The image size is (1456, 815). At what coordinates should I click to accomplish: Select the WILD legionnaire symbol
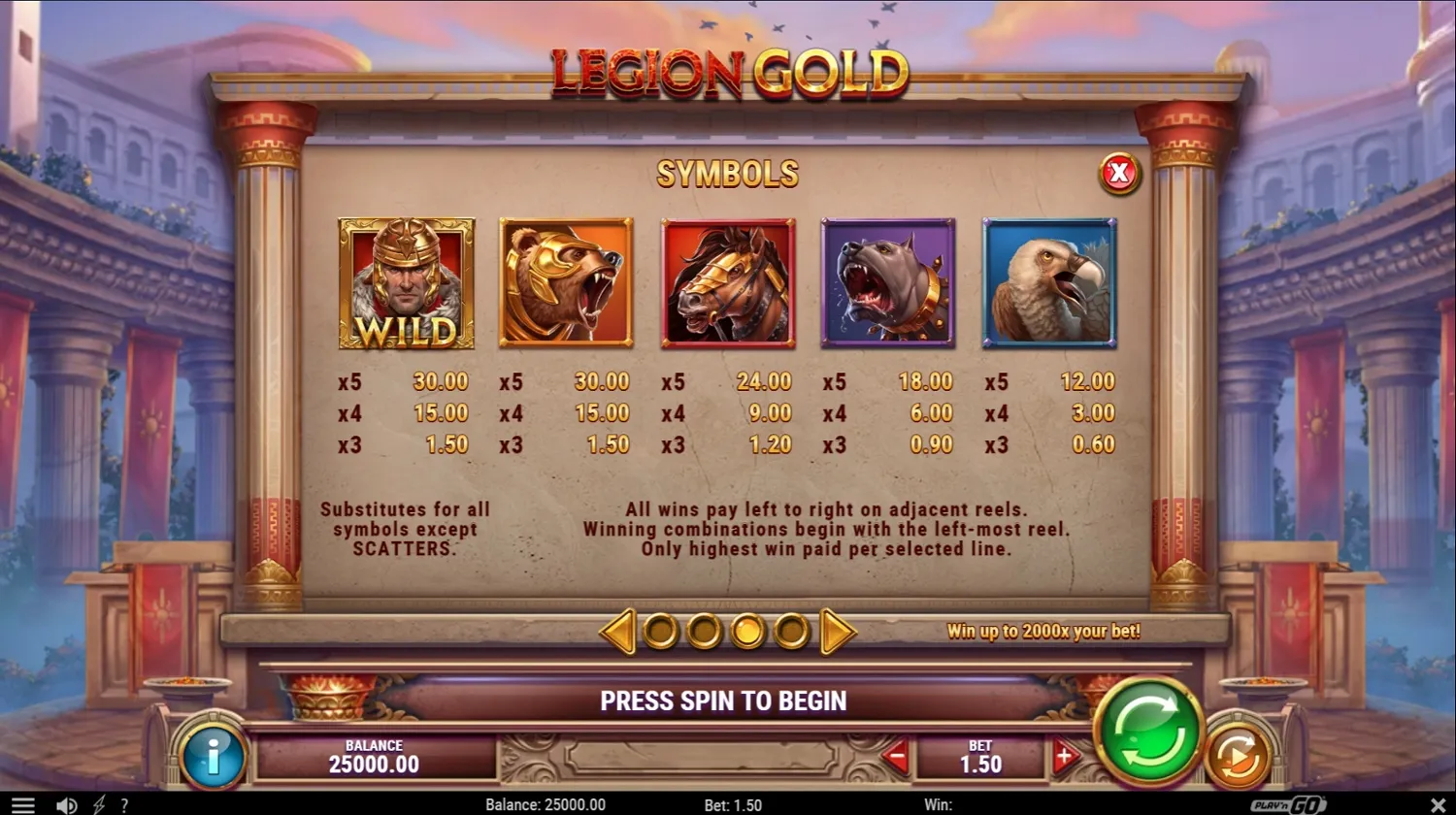coord(408,283)
